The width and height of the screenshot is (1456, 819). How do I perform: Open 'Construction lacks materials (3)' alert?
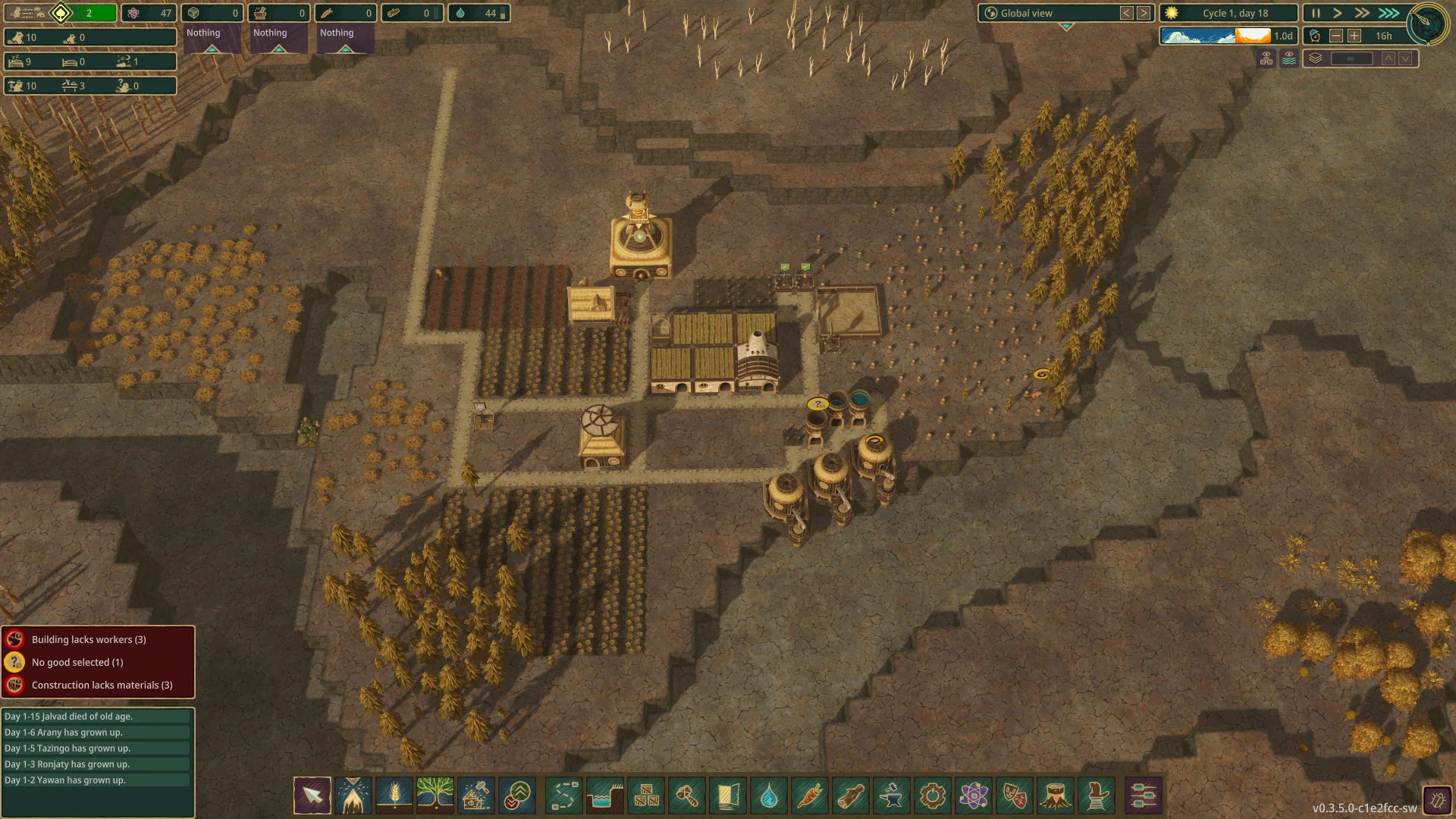pos(102,685)
